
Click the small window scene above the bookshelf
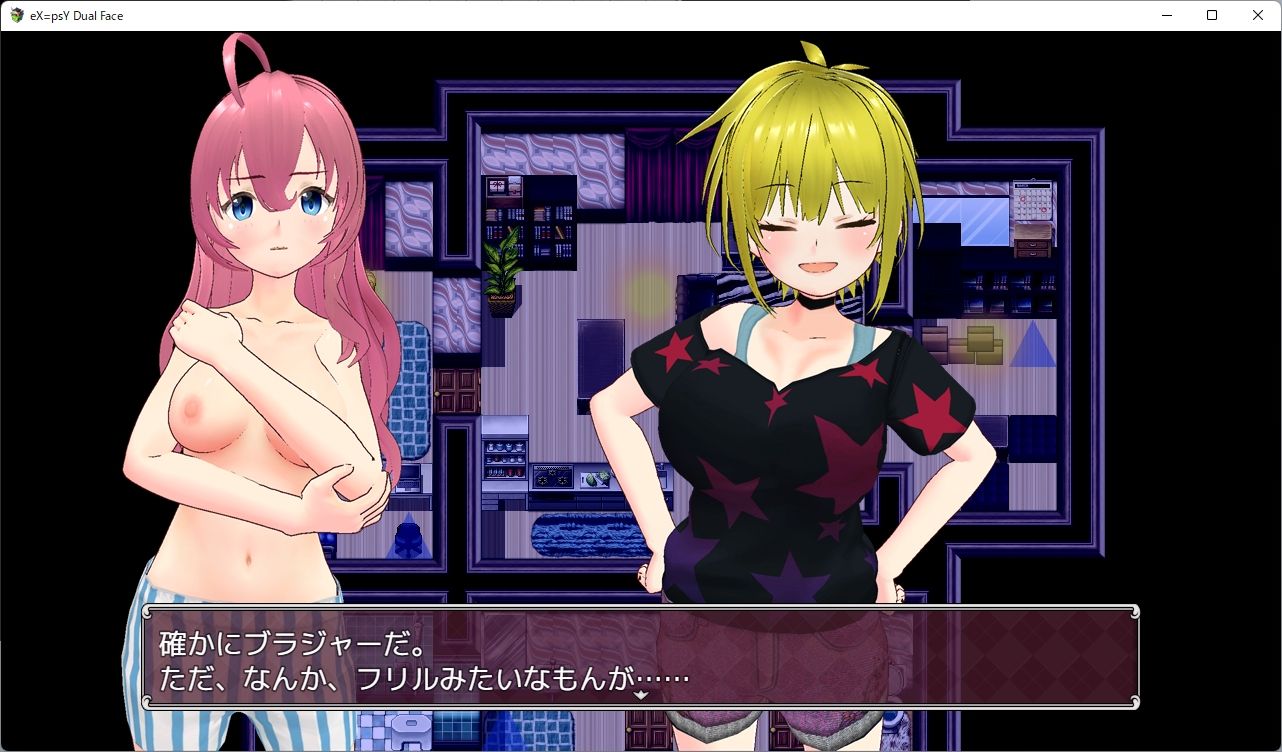(x=503, y=186)
